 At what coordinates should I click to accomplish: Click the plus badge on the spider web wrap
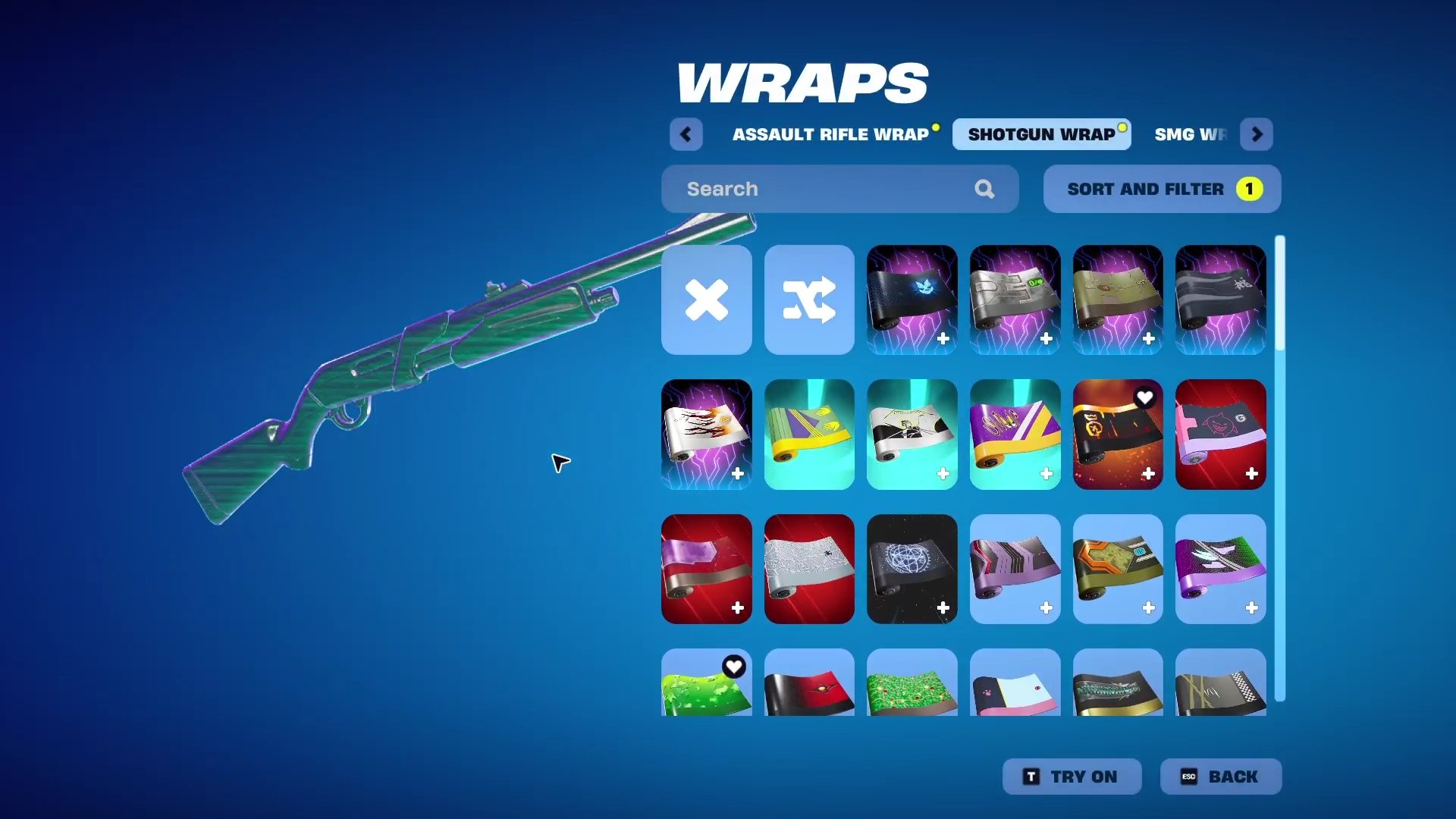click(839, 607)
